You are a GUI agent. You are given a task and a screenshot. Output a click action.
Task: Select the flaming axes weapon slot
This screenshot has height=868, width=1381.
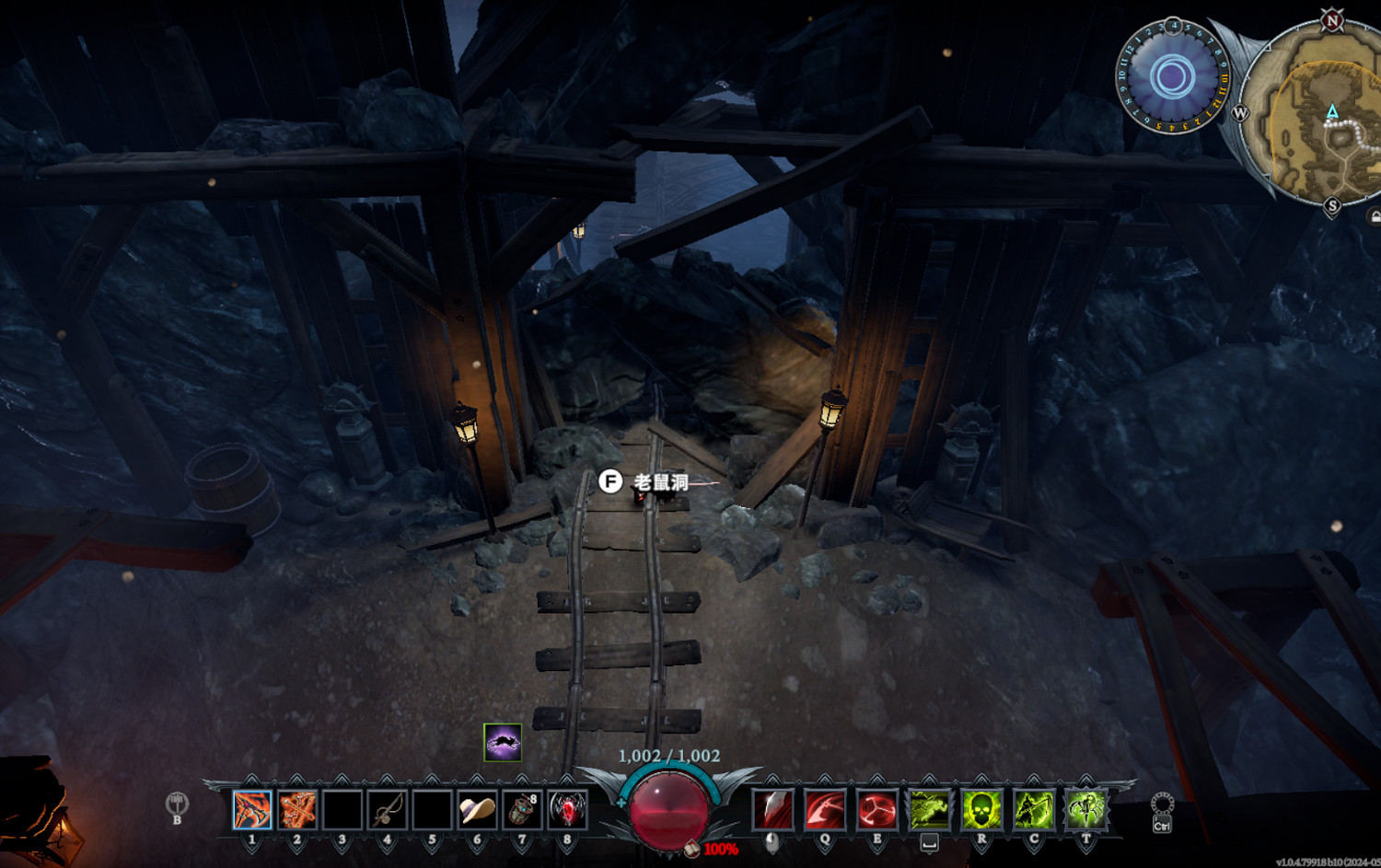tap(252, 810)
